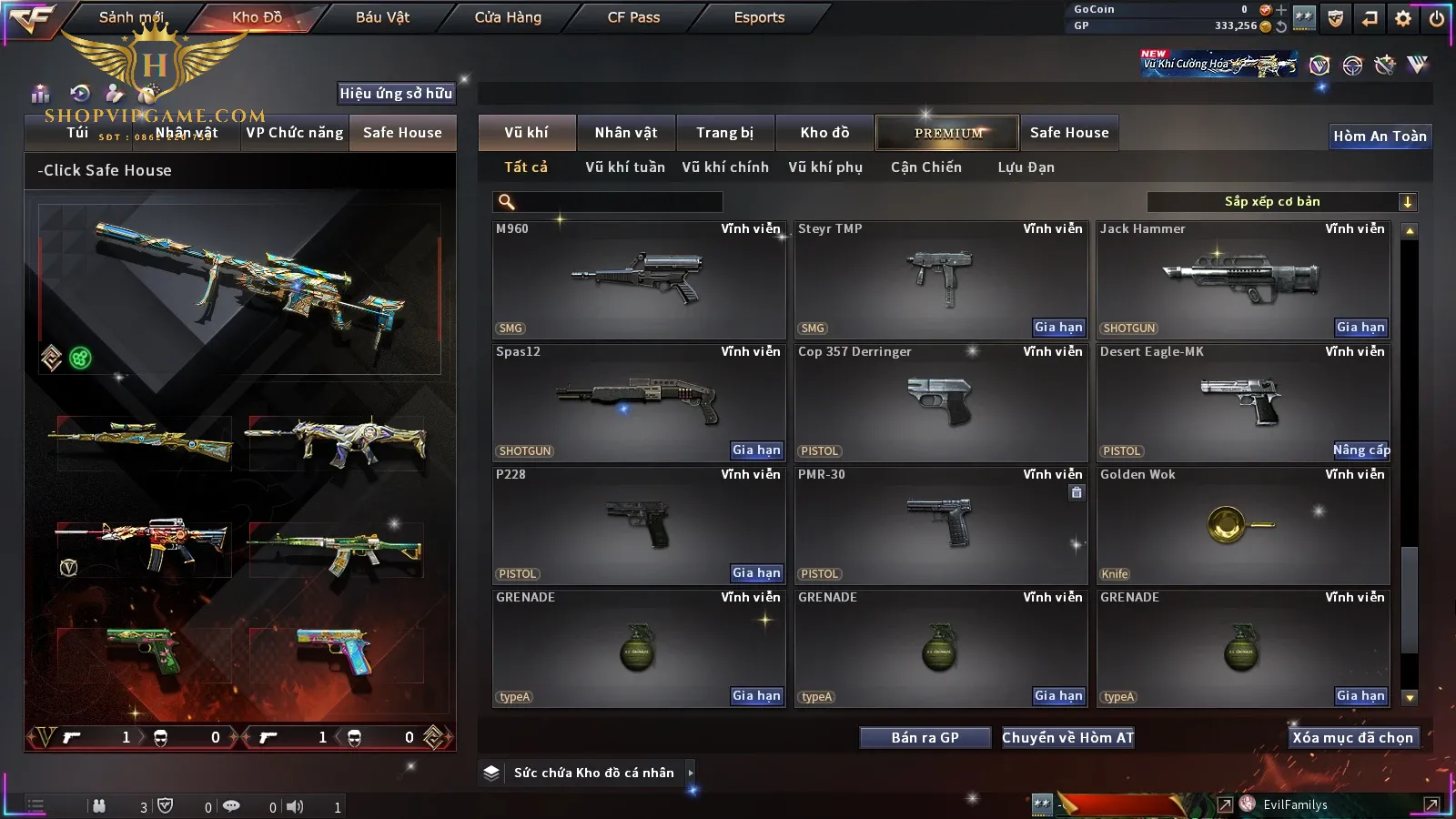Choose the Golden Wok knife item

tap(1242, 526)
